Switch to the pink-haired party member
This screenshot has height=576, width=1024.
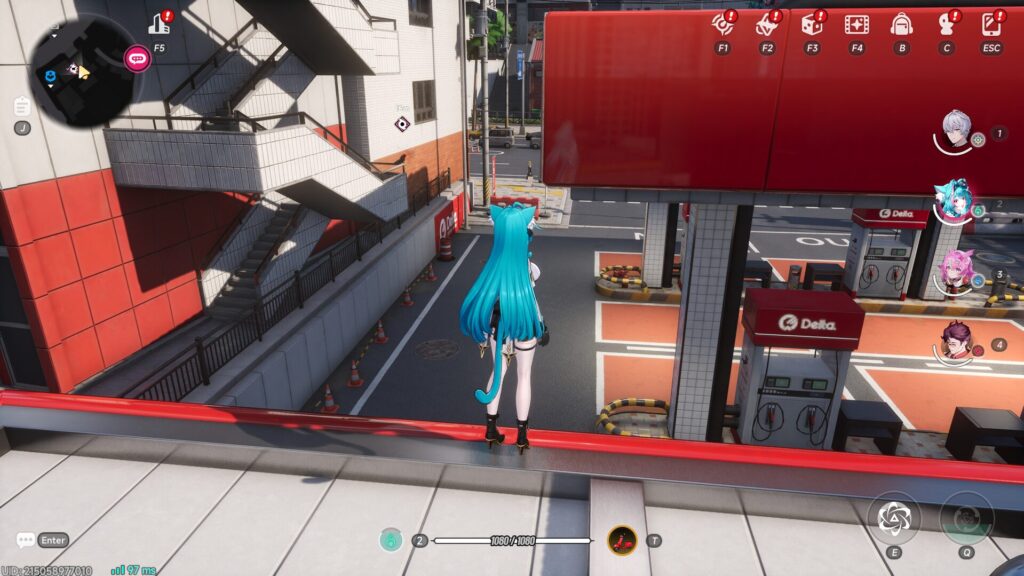956,271
